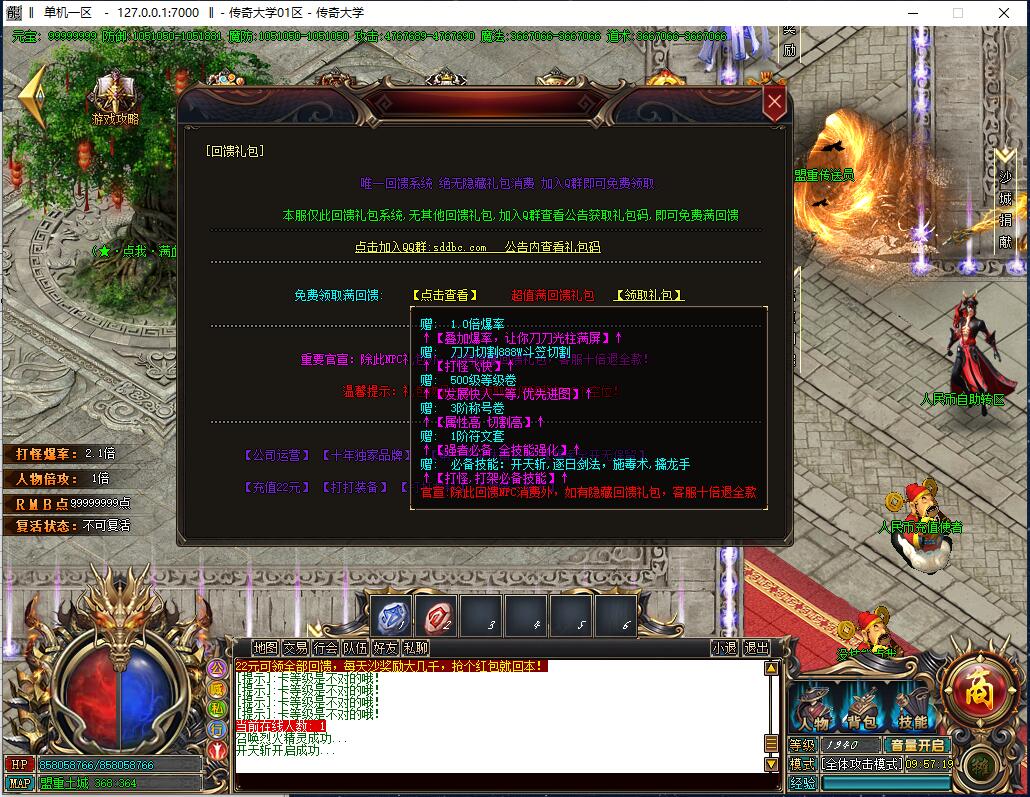Open the 行会 guild panel
Viewport: 1030px width, 797px height.
(x=325, y=648)
